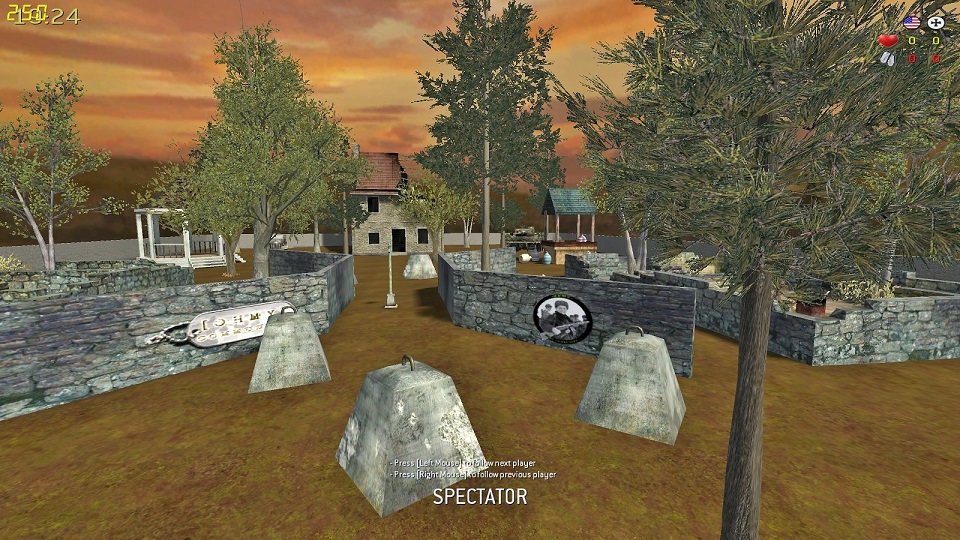
Task: Select the red heart scoreboard icon
Action: point(887,41)
